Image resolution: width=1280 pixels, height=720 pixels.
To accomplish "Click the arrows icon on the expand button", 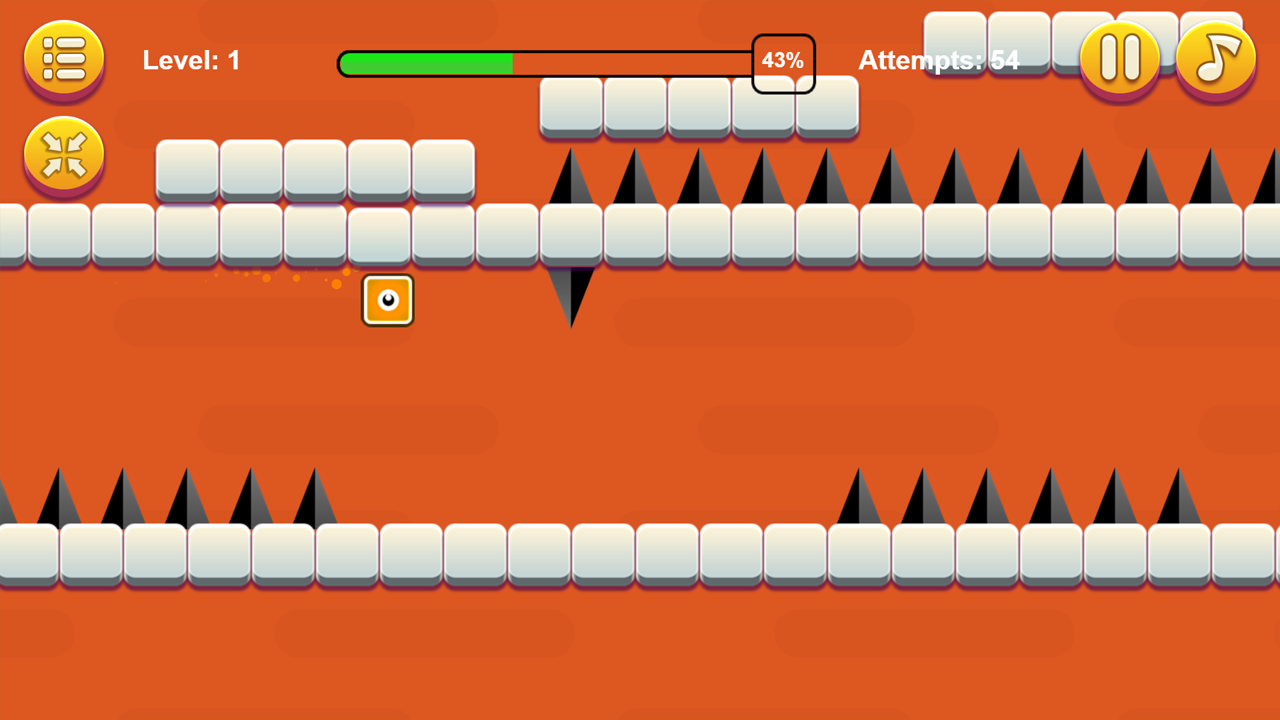I will [63, 155].
